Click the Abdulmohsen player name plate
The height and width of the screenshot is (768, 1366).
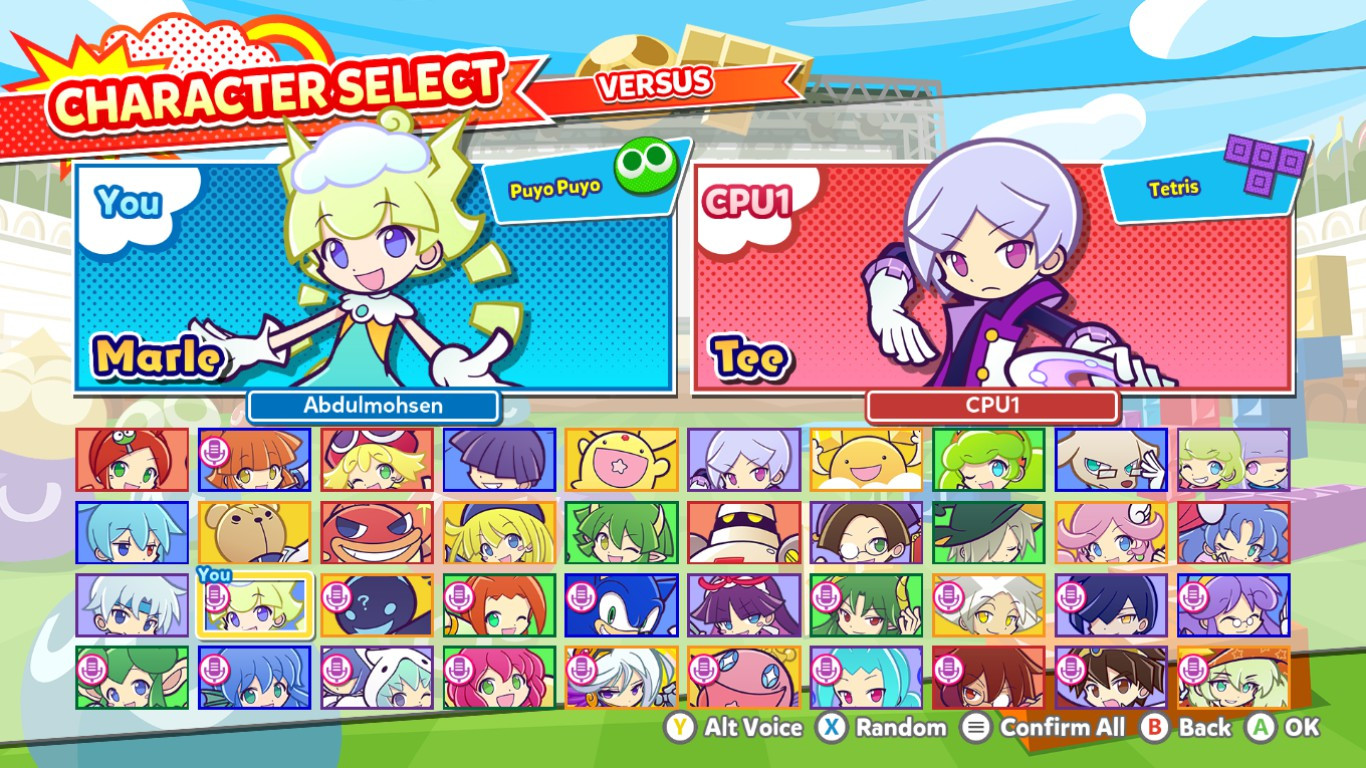[373, 406]
